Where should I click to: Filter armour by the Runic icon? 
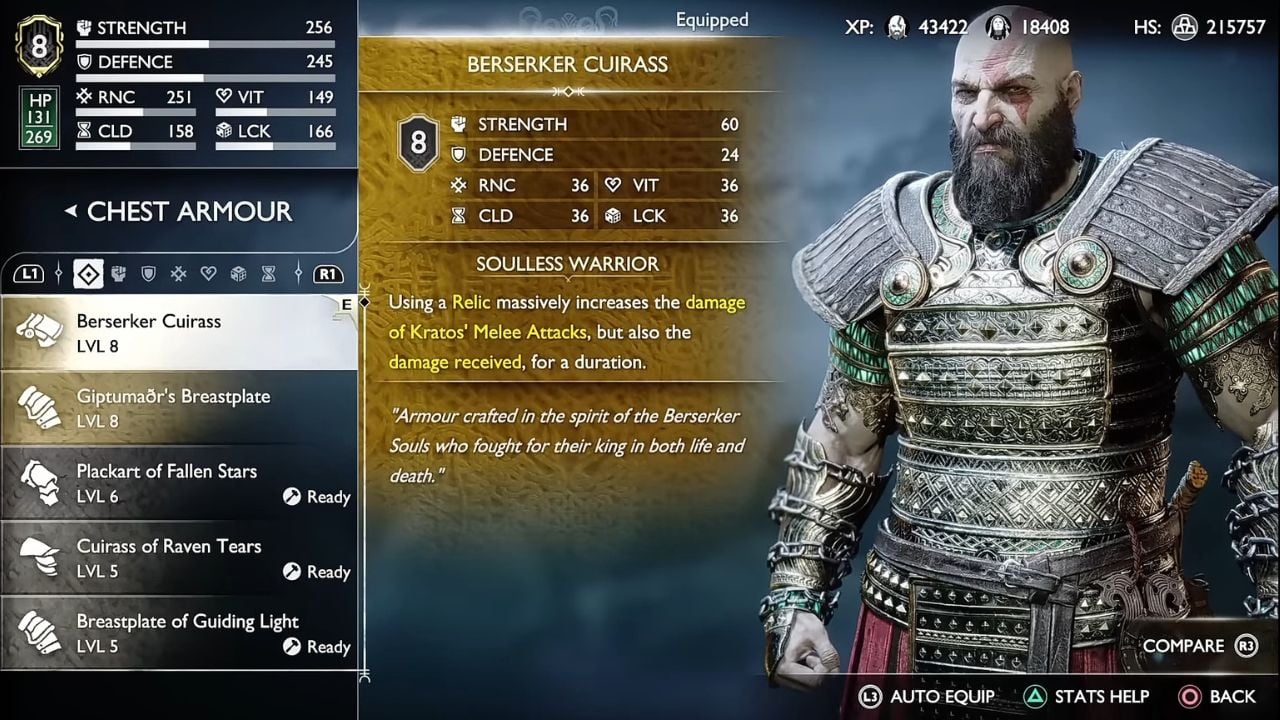pos(178,273)
